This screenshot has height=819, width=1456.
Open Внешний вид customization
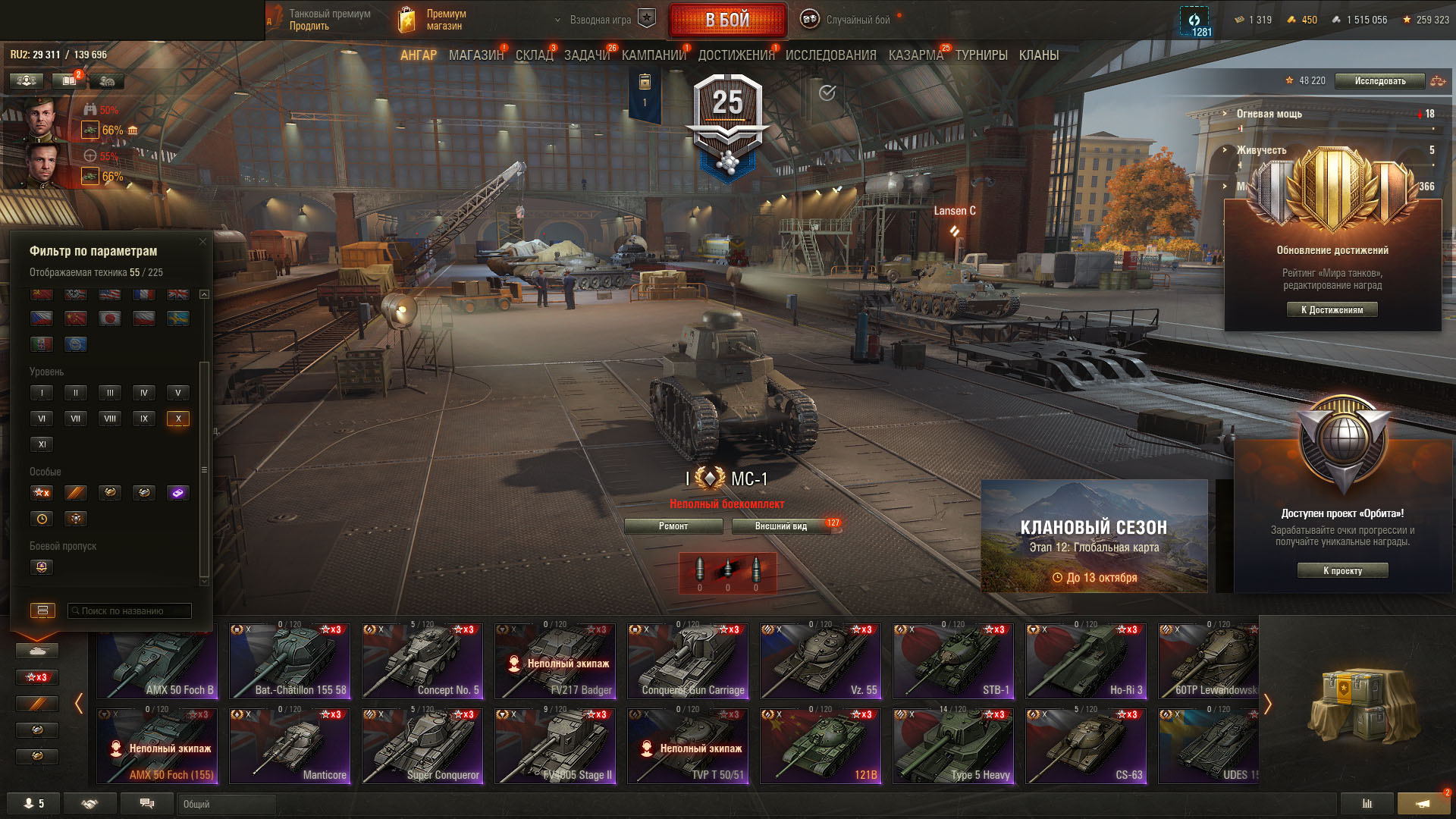click(x=781, y=526)
